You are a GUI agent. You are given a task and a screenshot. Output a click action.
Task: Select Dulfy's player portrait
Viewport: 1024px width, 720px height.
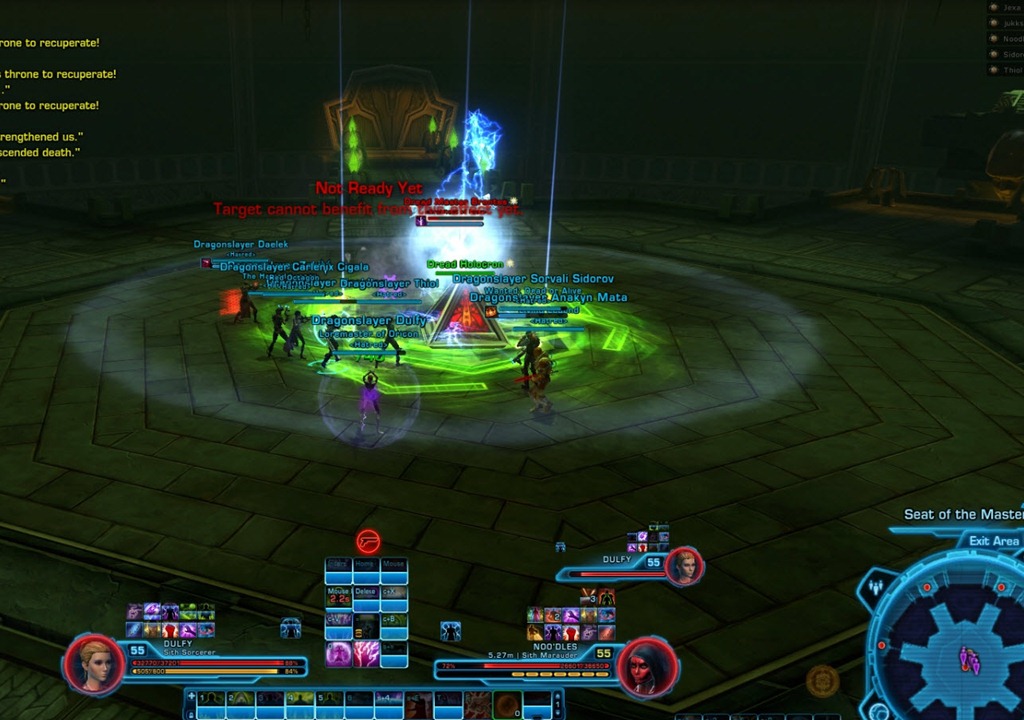pyautogui.click(x=94, y=663)
